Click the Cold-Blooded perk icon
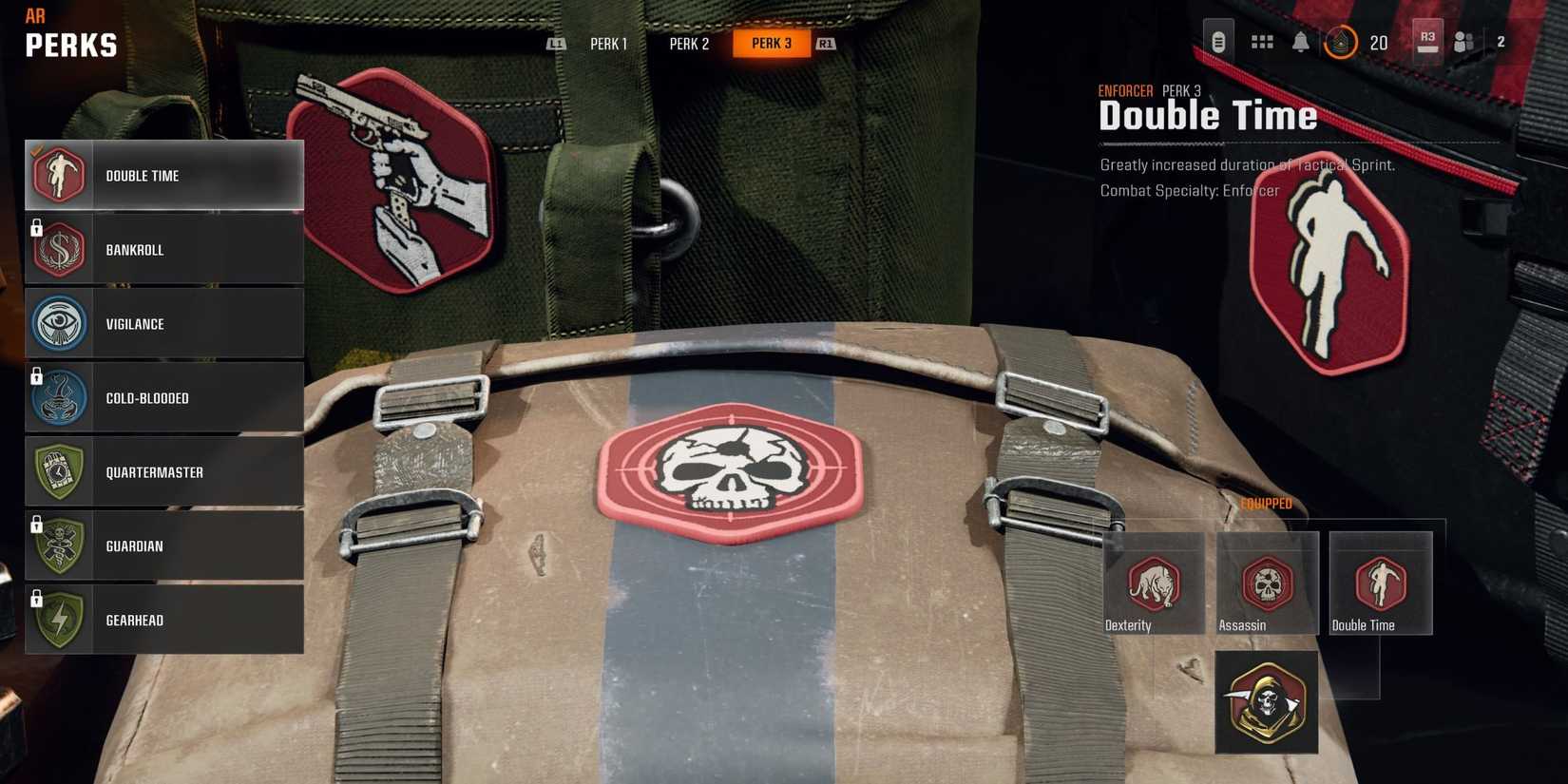 tap(59, 397)
